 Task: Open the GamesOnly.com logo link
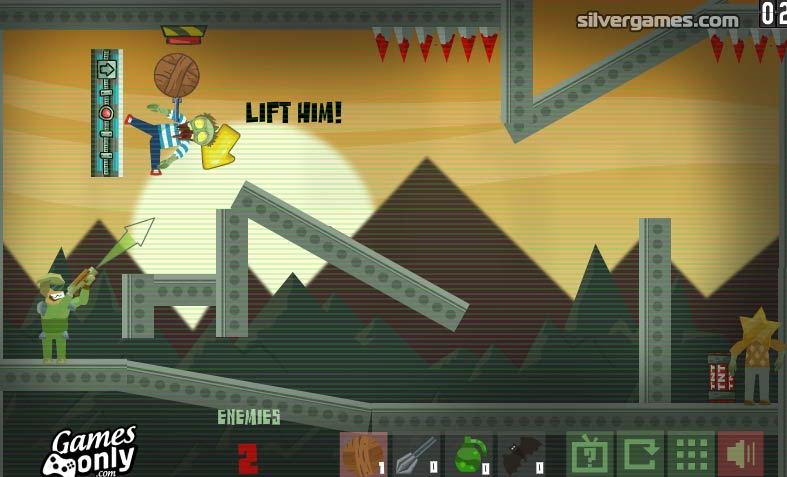(x=90, y=451)
